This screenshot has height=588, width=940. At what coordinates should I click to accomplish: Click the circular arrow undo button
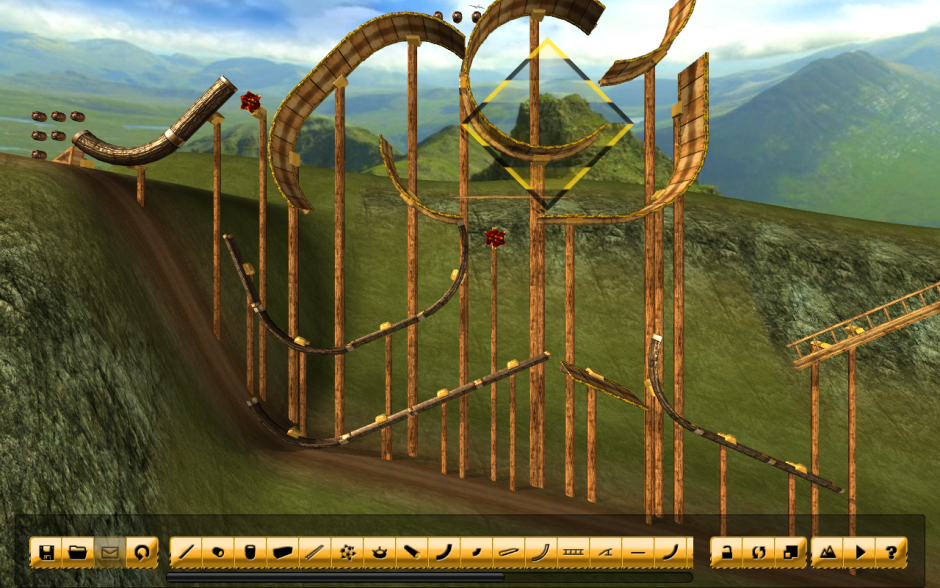pyautogui.click(x=141, y=551)
